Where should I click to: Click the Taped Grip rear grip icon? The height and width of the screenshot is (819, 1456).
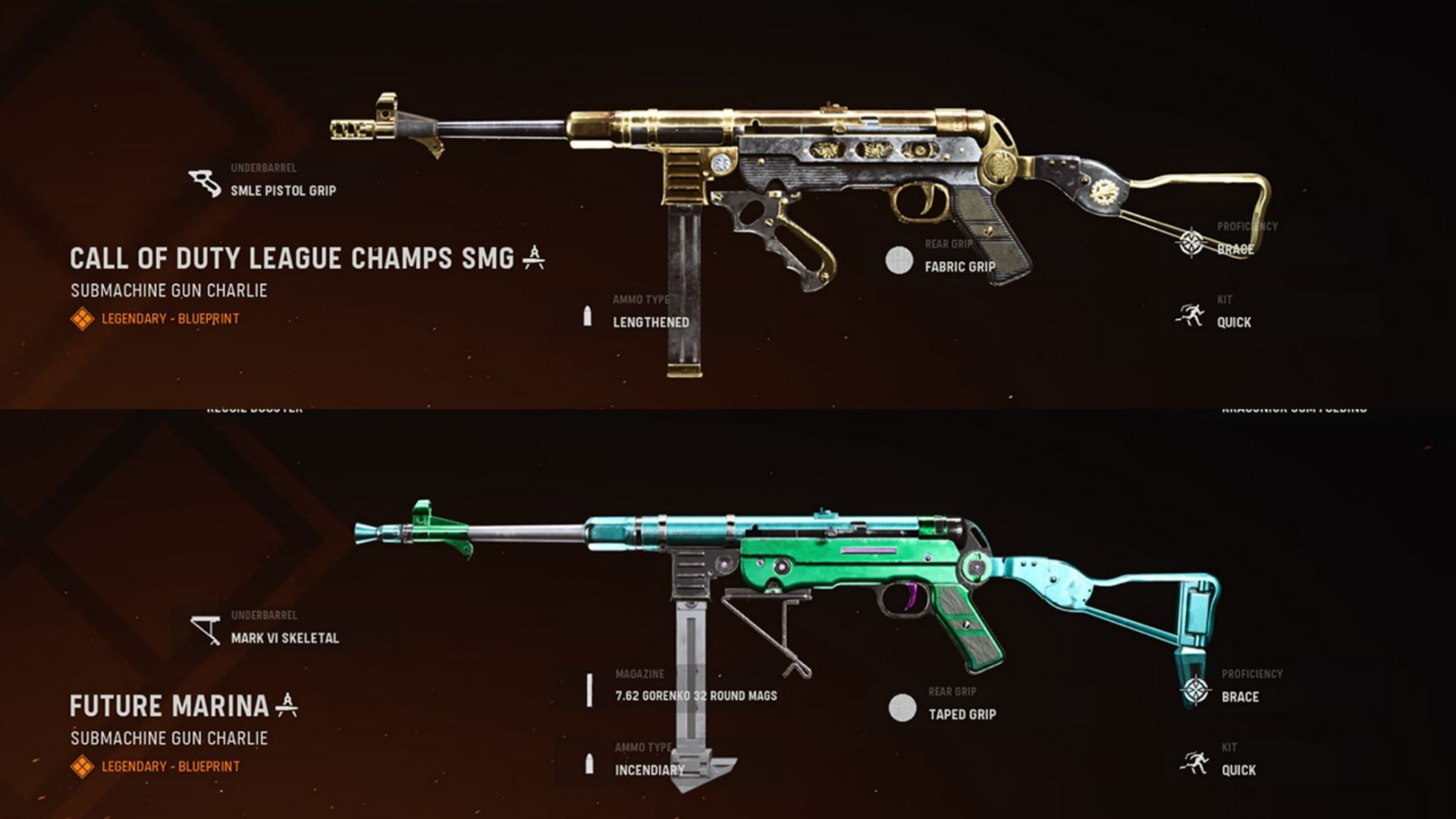(x=902, y=707)
